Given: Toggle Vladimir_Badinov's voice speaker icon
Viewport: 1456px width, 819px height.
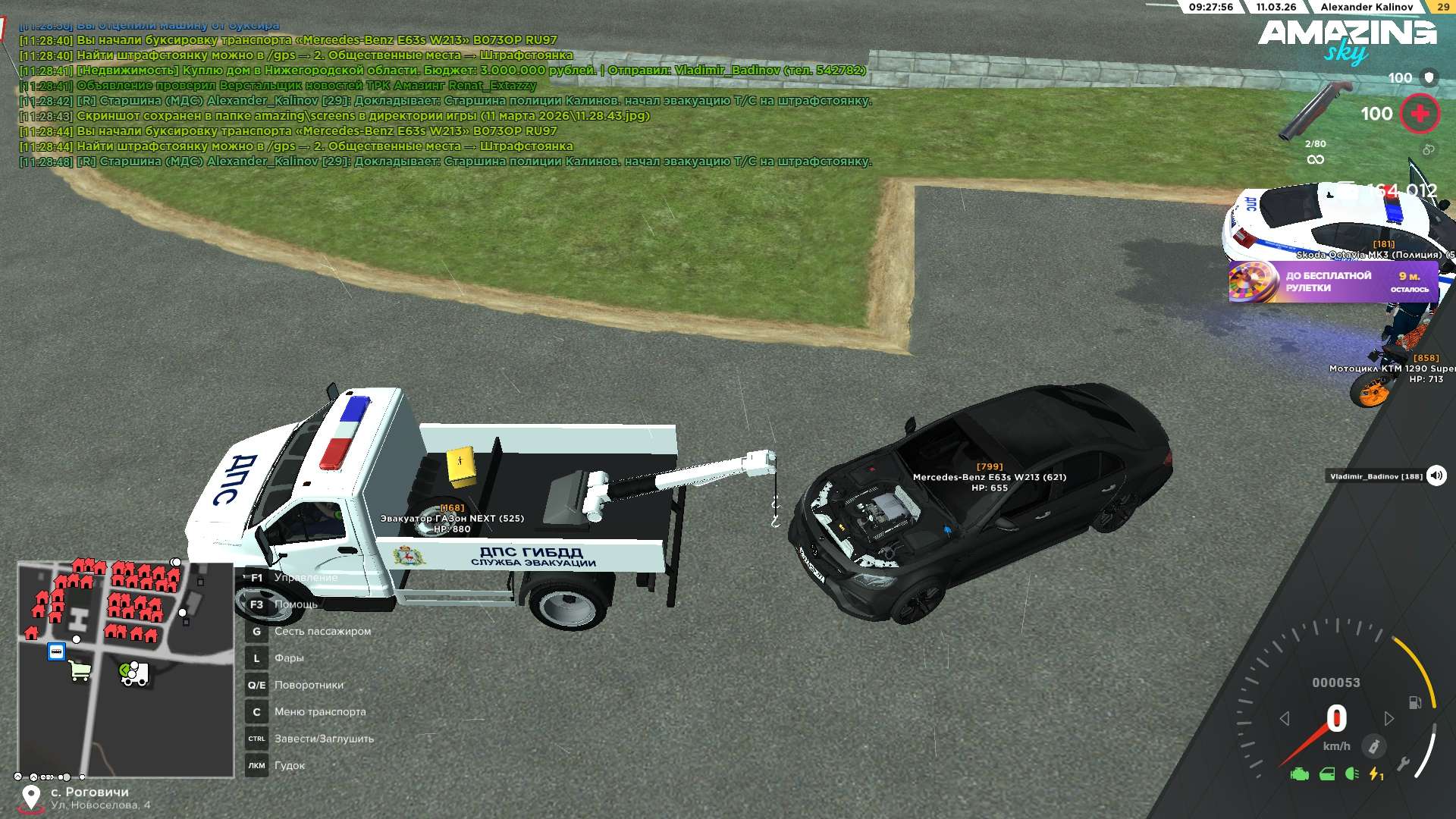Looking at the screenshot, I should (x=1436, y=476).
